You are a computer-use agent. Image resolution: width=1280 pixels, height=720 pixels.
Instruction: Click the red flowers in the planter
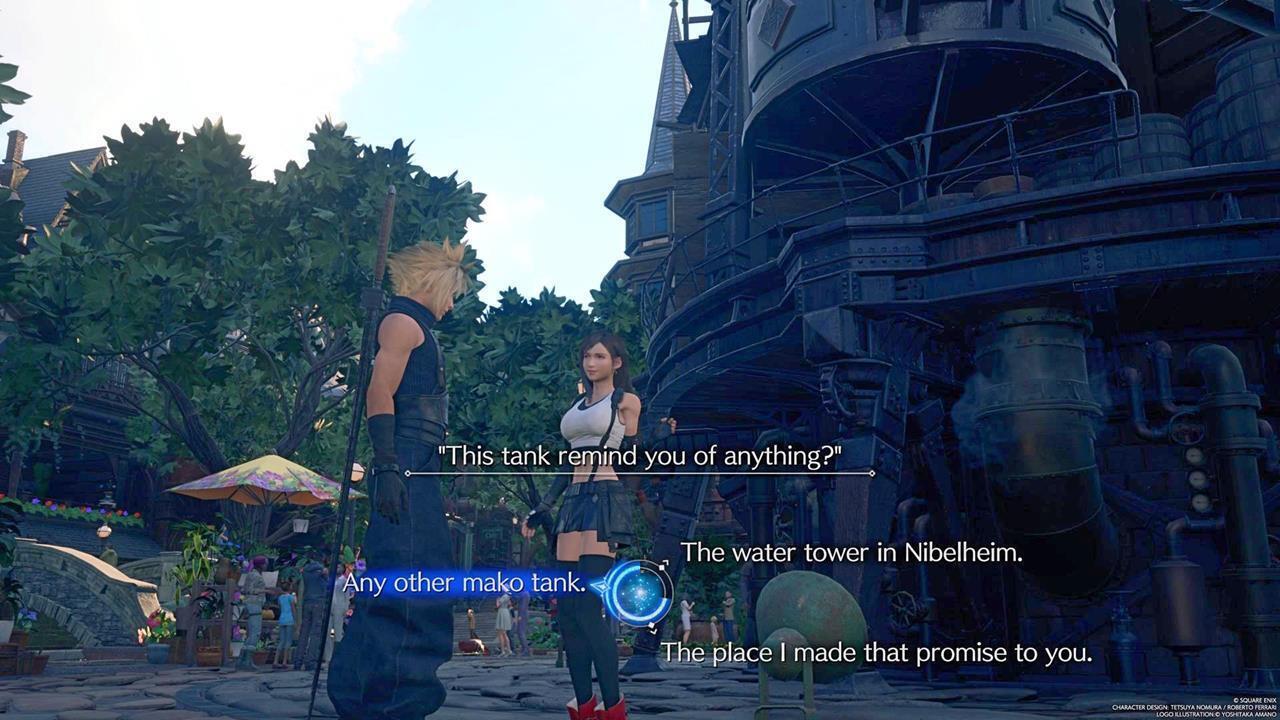point(153,623)
